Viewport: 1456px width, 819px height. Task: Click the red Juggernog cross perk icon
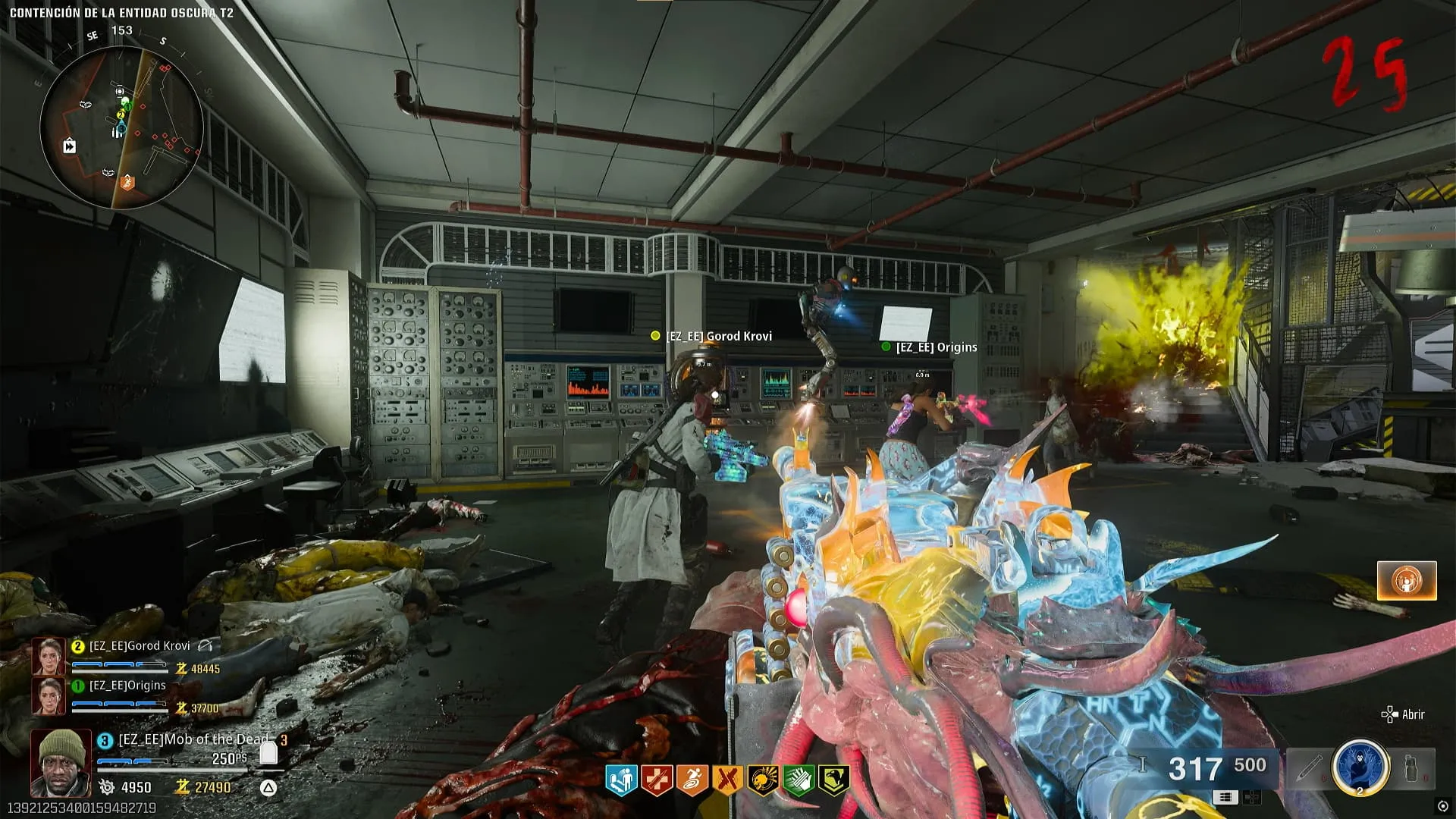click(656, 780)
